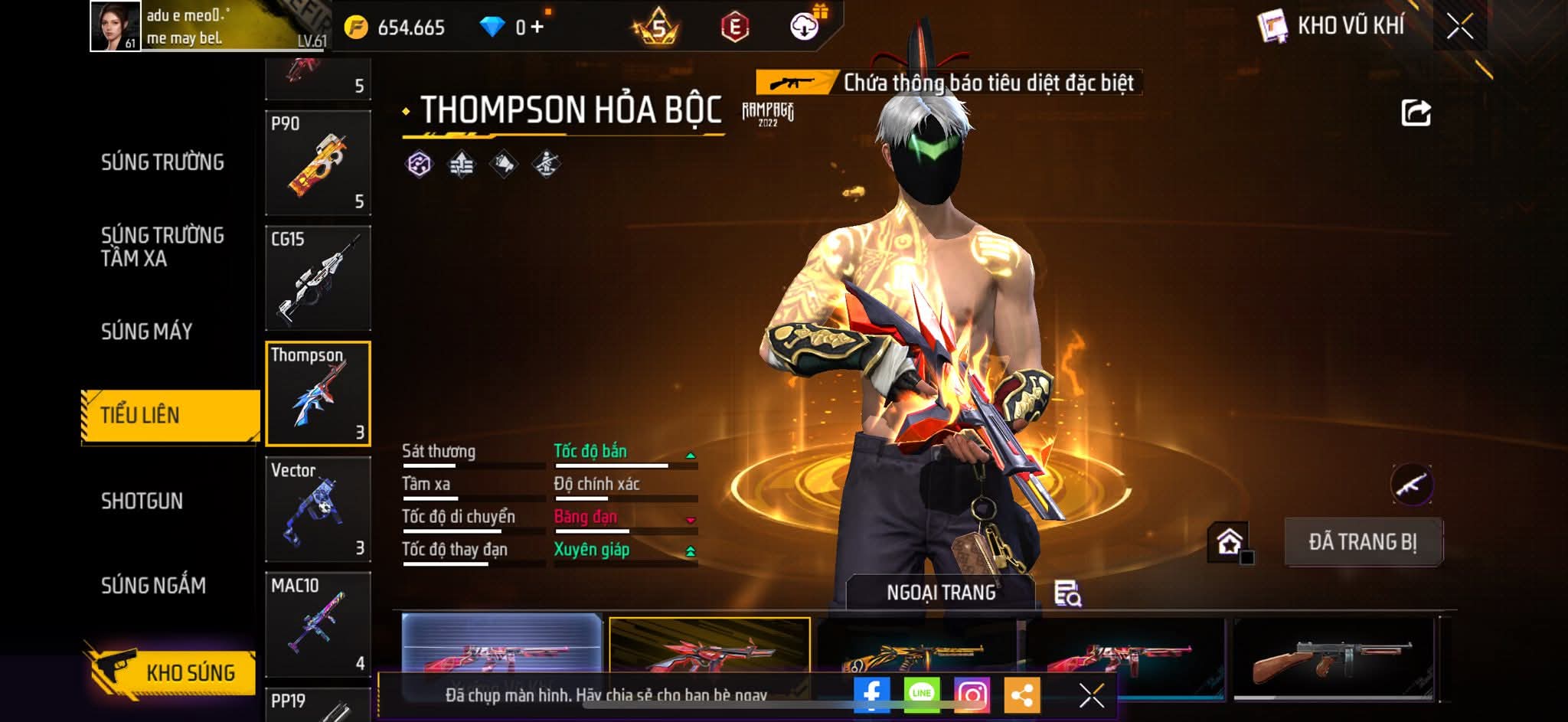1568x722 pixels.
Task: Open the Ngoại Trang skins tab
Action: (x=941, y=593)
